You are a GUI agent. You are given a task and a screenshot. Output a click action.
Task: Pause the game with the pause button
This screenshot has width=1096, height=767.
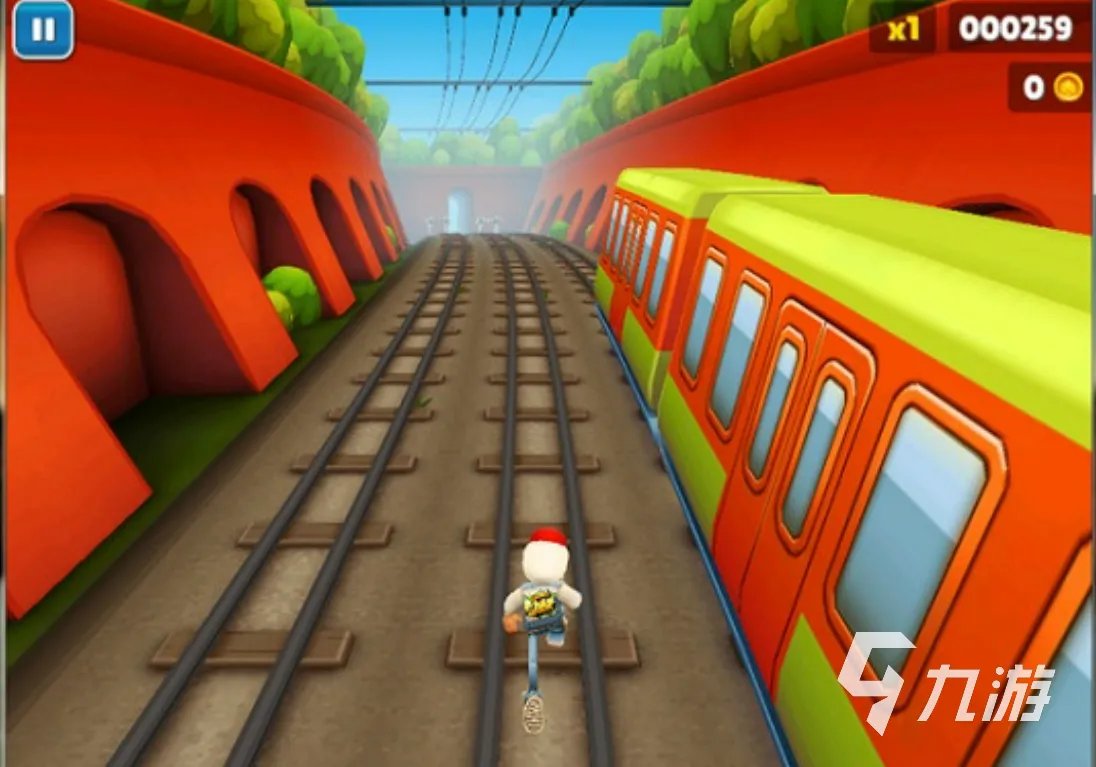(43, 30)
